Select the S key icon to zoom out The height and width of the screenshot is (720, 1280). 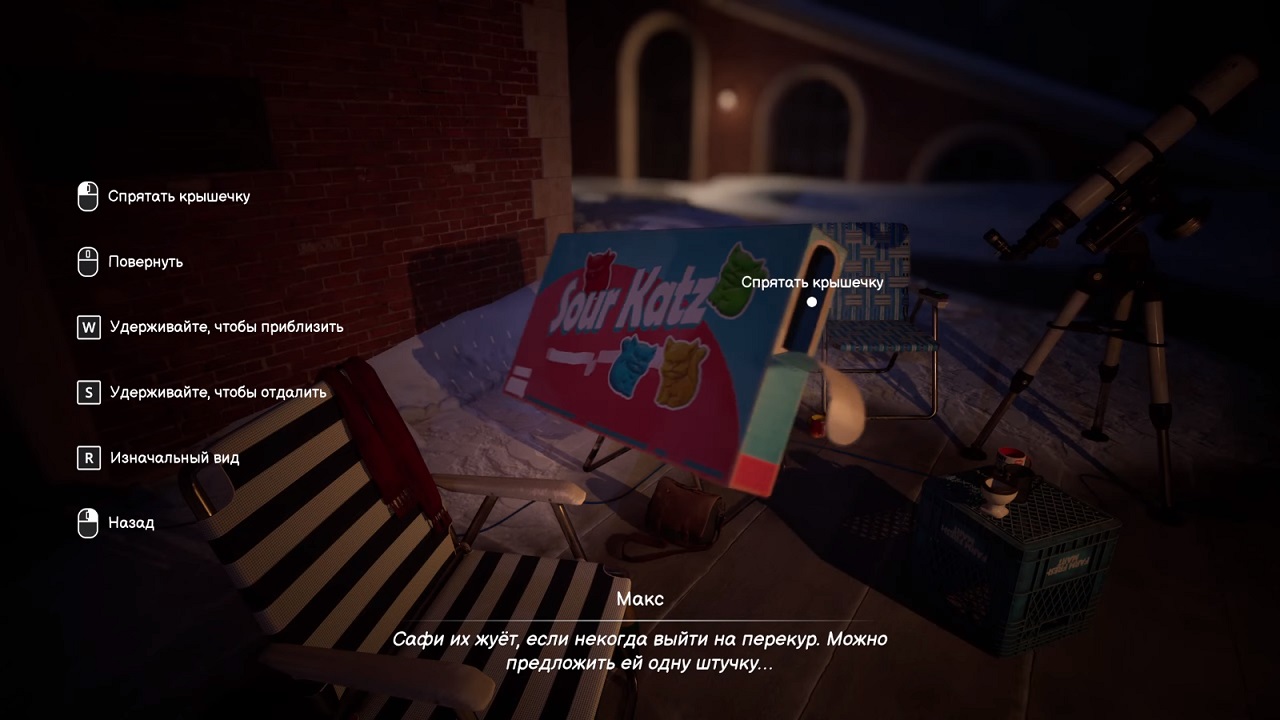pos(88,392)
